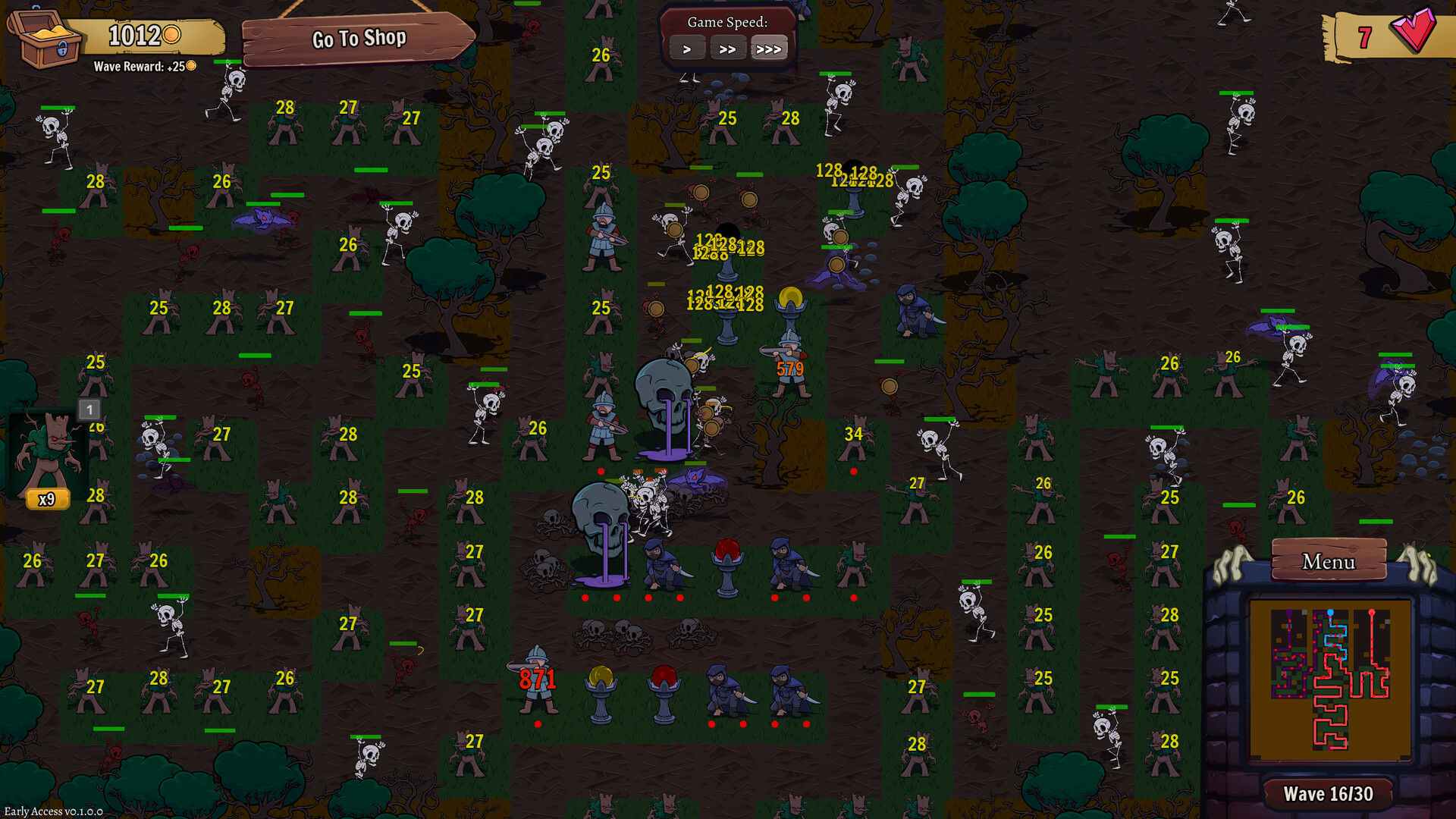Set game speed to double with >> button
Screen dimensions: 1456x819
tap(728, 48)
